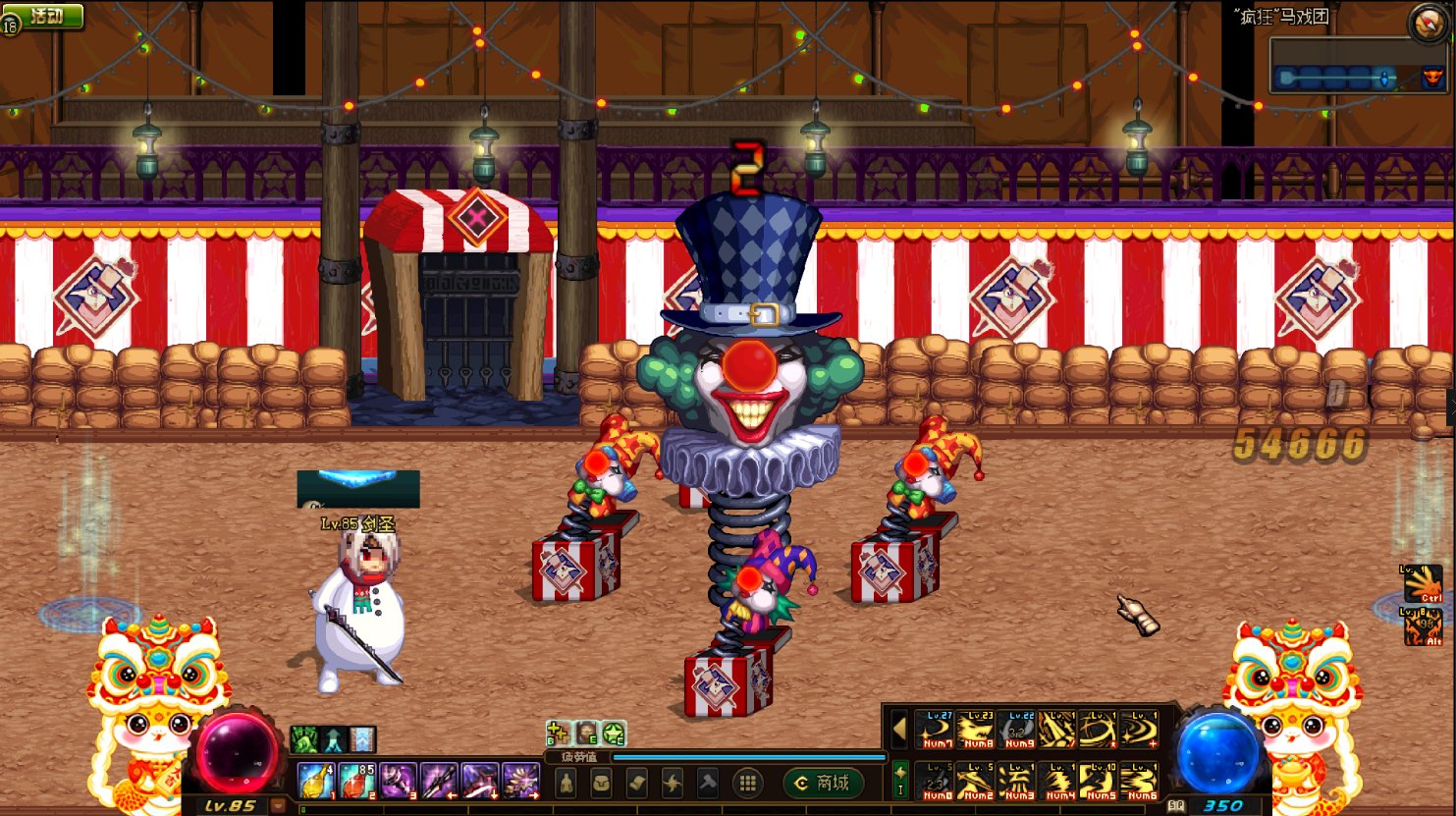Open the 商城 shop

(x=824, y=783)
